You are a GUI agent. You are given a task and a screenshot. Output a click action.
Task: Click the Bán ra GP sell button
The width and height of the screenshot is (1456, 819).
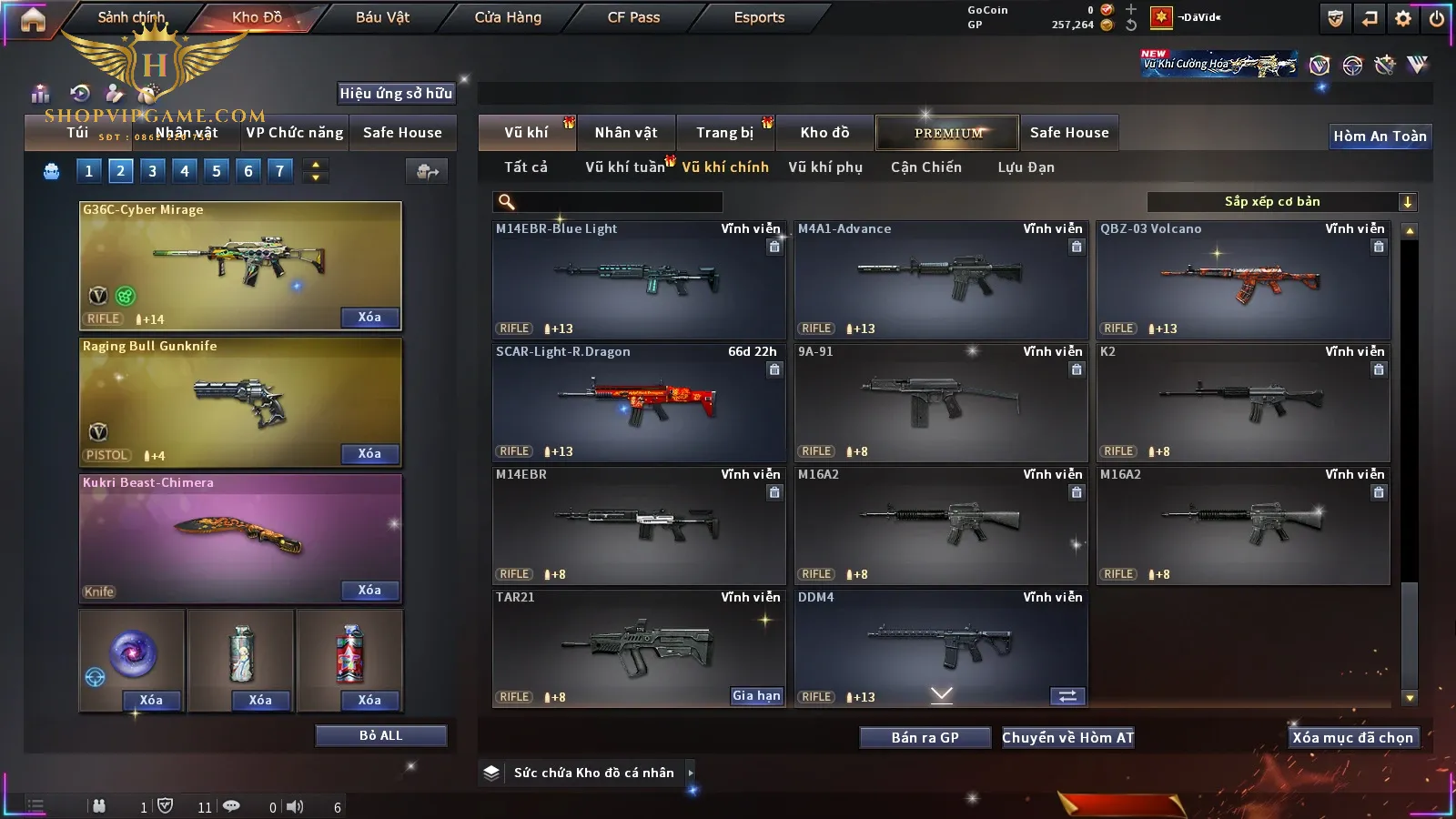point(925,737)
